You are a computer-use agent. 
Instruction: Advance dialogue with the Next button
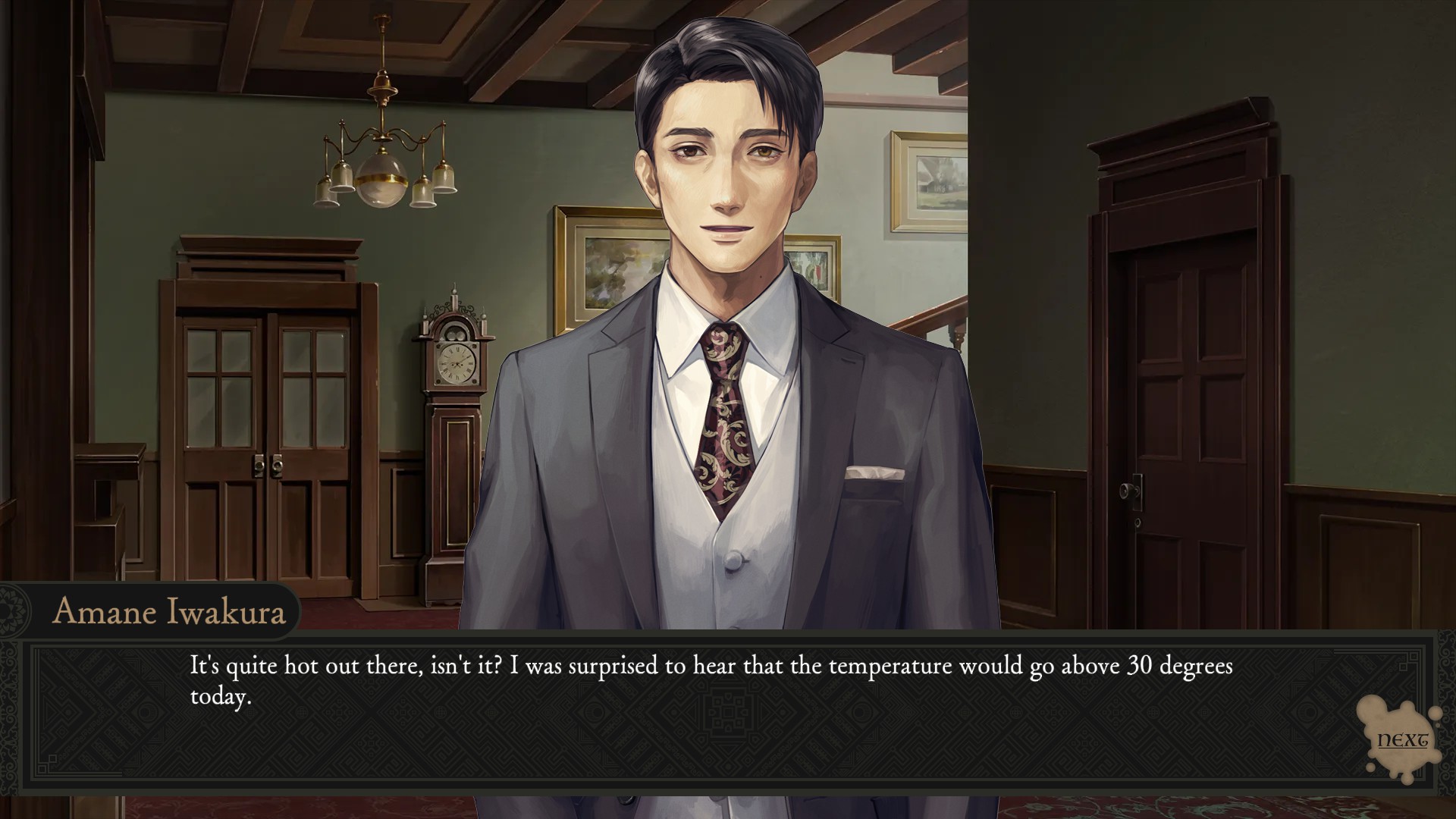pyautogui.click(x=1401, y=739)
